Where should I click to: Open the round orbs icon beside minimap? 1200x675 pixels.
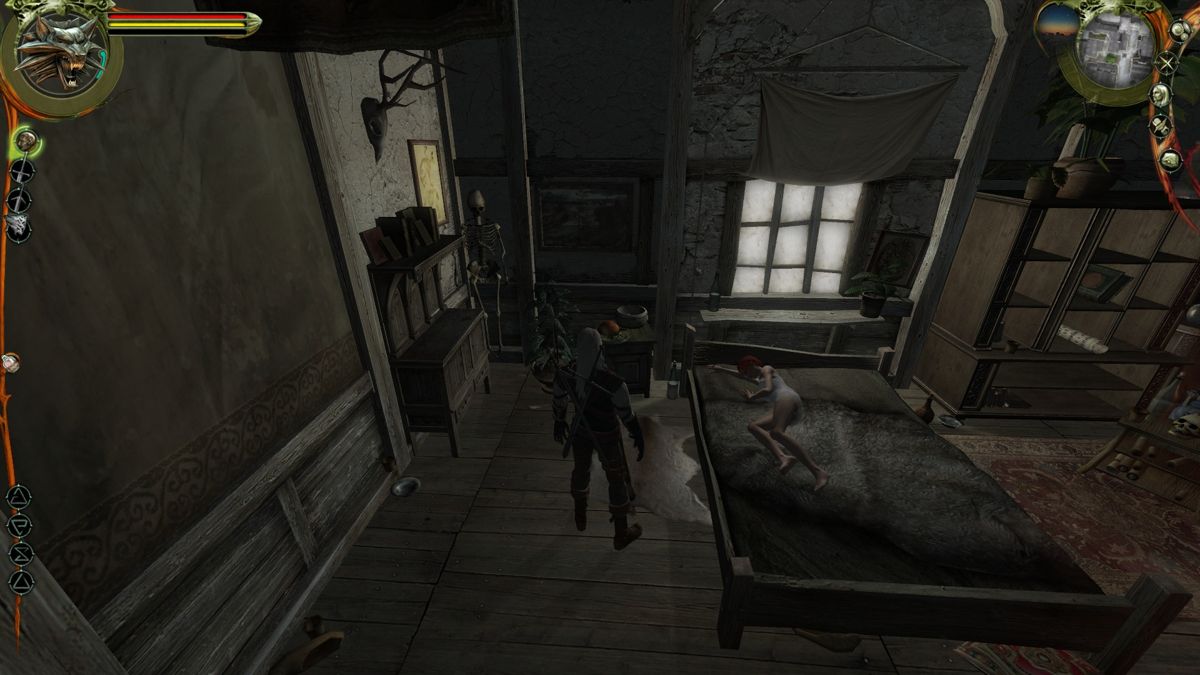[x=1179, y=30]
